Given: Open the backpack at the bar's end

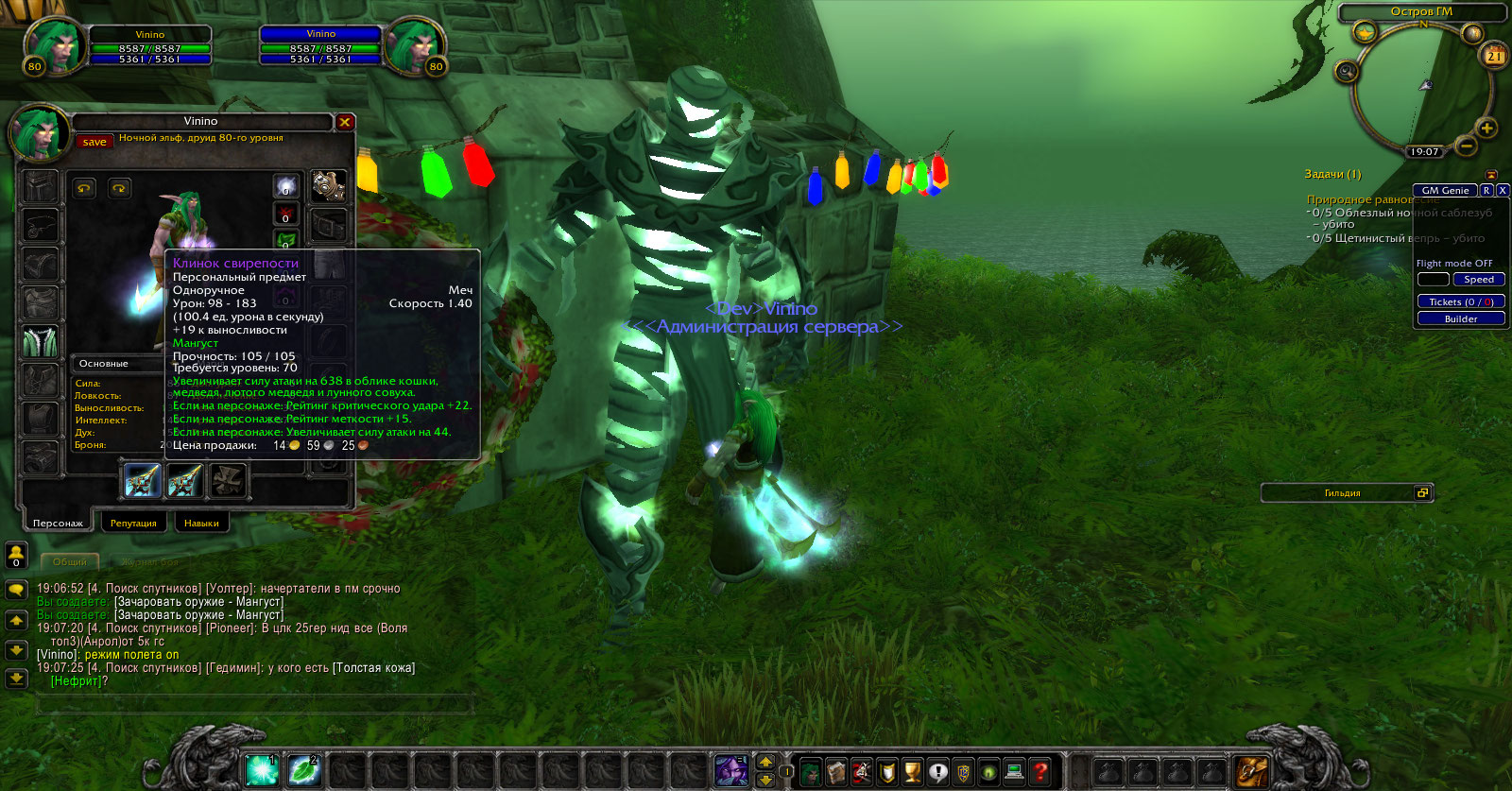Looking at the screenshot, I should click(1252, 772).
